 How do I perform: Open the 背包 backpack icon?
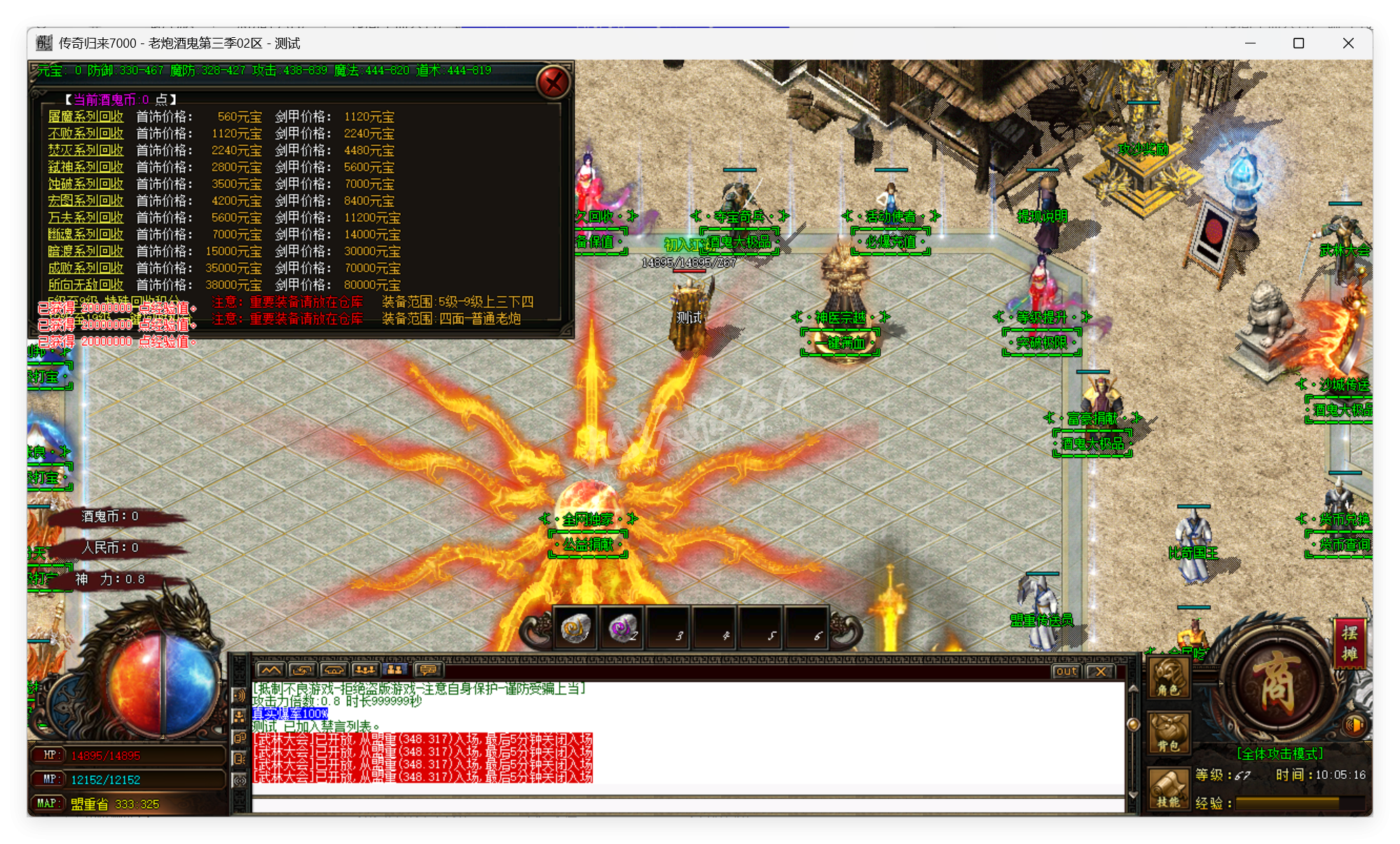(x=1169, y=730)
